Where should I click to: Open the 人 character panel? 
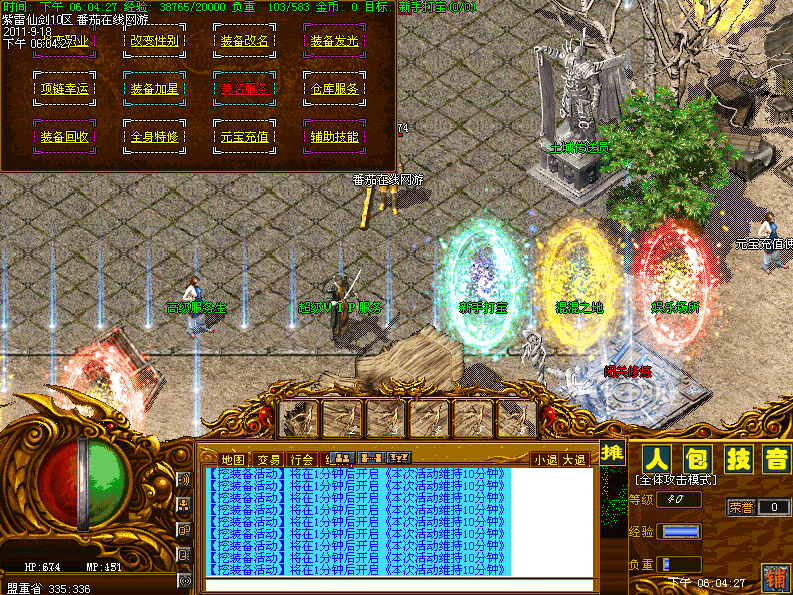coord(656,460)
